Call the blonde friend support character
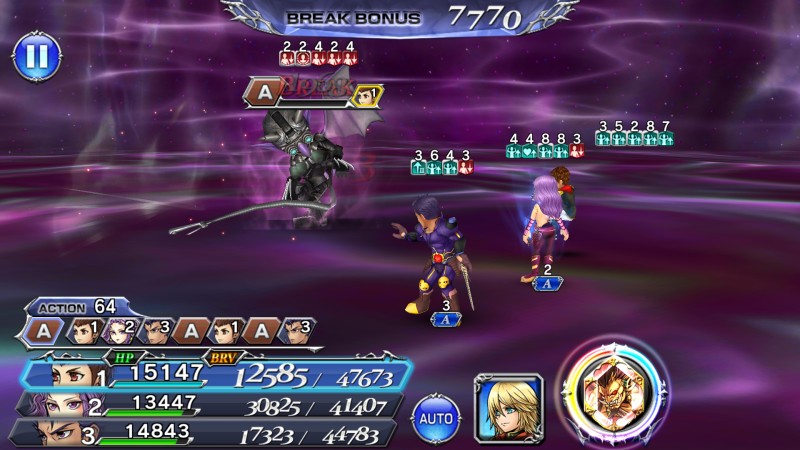Image resolution: width=800 pixels, height=450 pixels. 508,406
